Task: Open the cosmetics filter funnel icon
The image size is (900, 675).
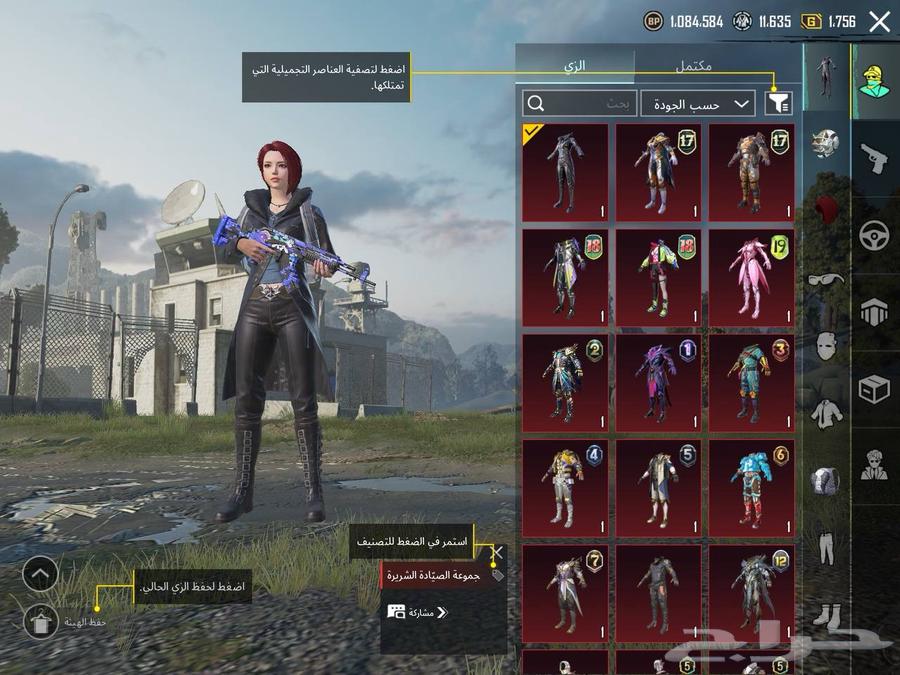Action: [x=777, y=103]
